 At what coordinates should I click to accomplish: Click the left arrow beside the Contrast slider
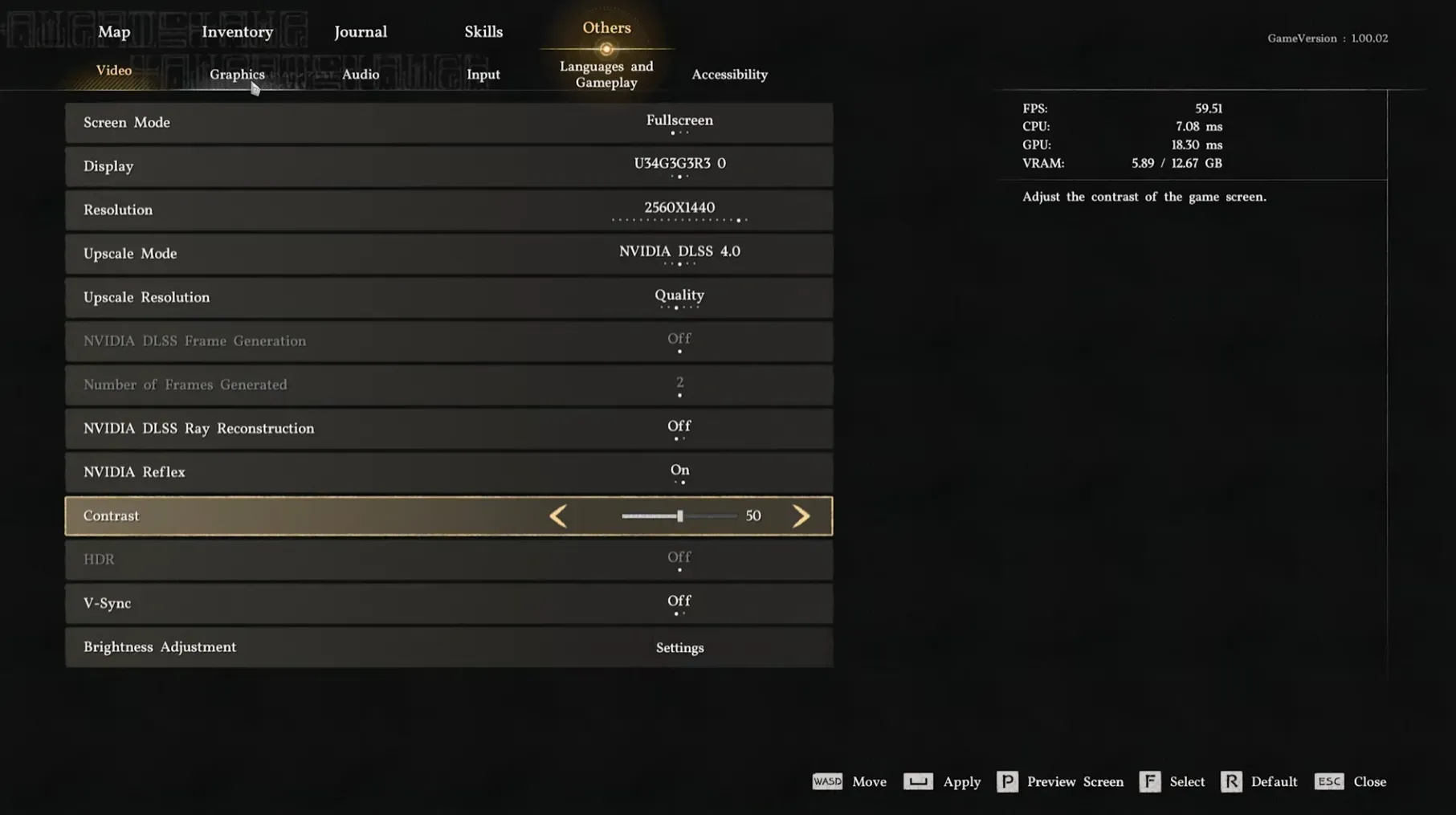[558, 516]
